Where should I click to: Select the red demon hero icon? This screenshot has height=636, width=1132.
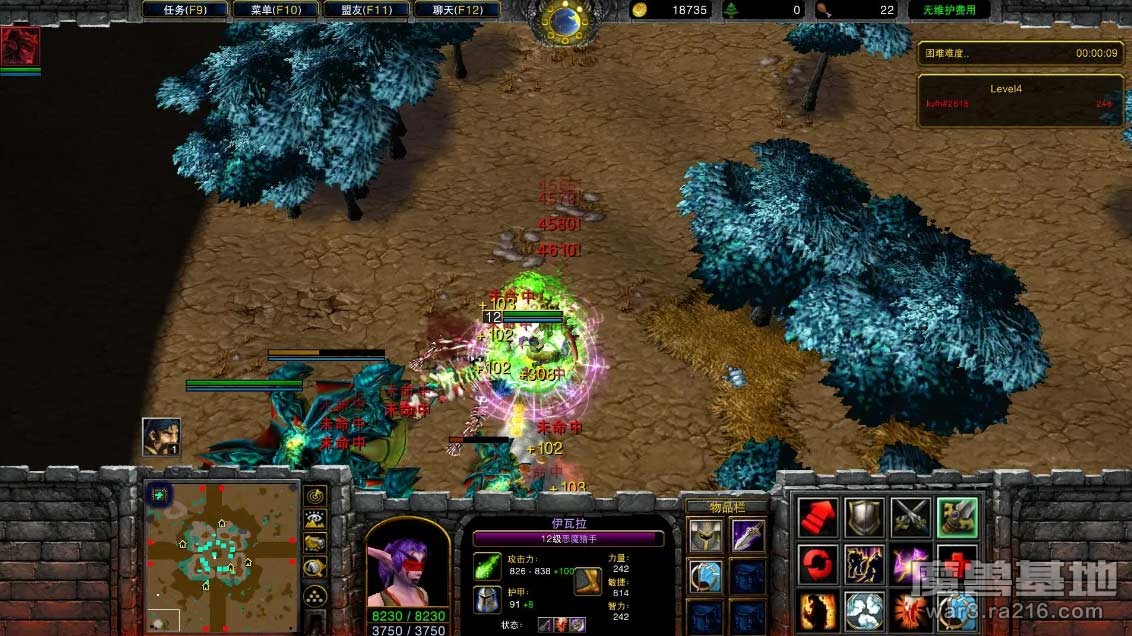(x=21, y=46)
